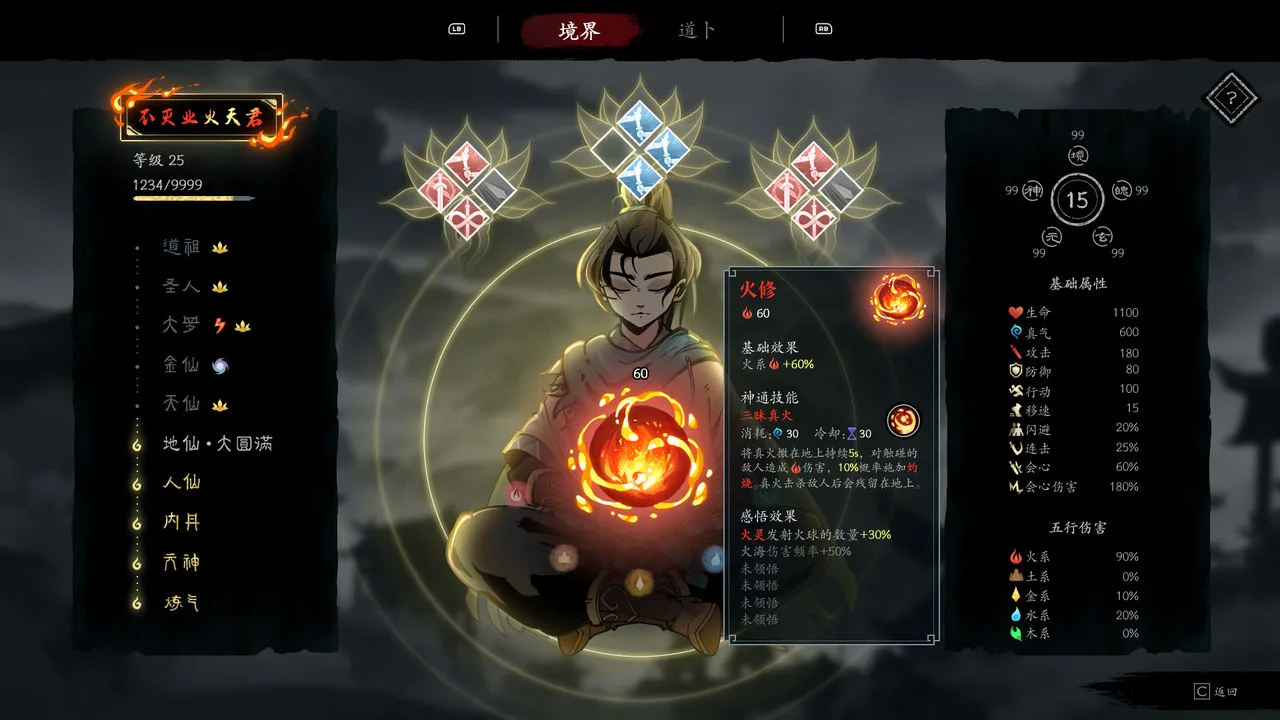Screen dimensions: 1280x720
Task: Toggle the infinity seal on the right lotus
Action: [815, 217]
